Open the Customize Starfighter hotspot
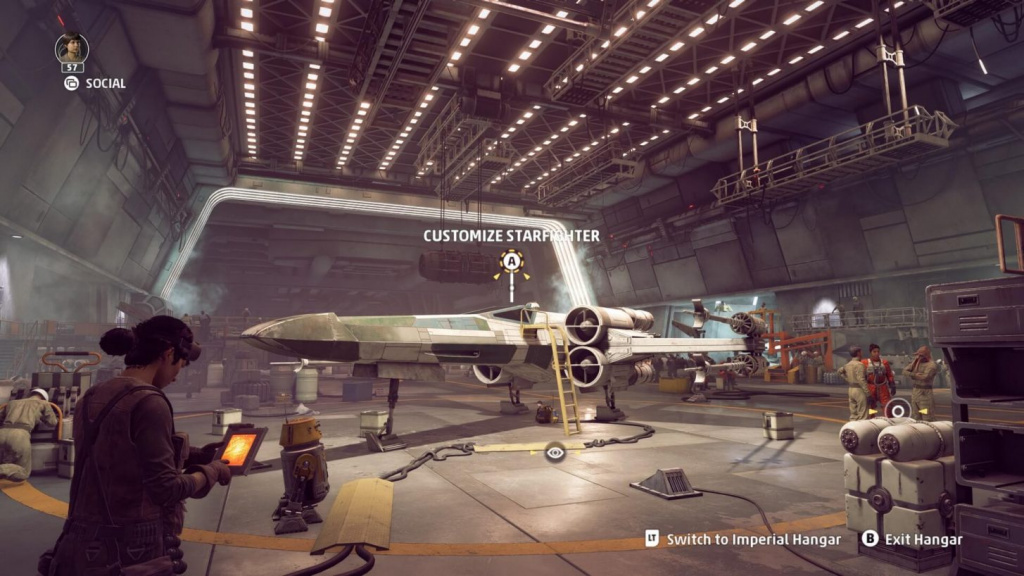Image resolution: width=1024 pixels, height=576 pixels. [512, 262]
